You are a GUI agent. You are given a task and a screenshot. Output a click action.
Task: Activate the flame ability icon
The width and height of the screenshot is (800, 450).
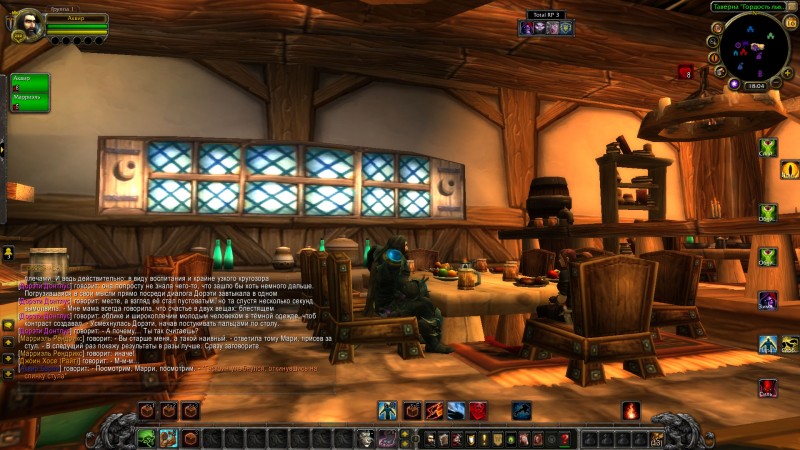(x=631, y=410)
